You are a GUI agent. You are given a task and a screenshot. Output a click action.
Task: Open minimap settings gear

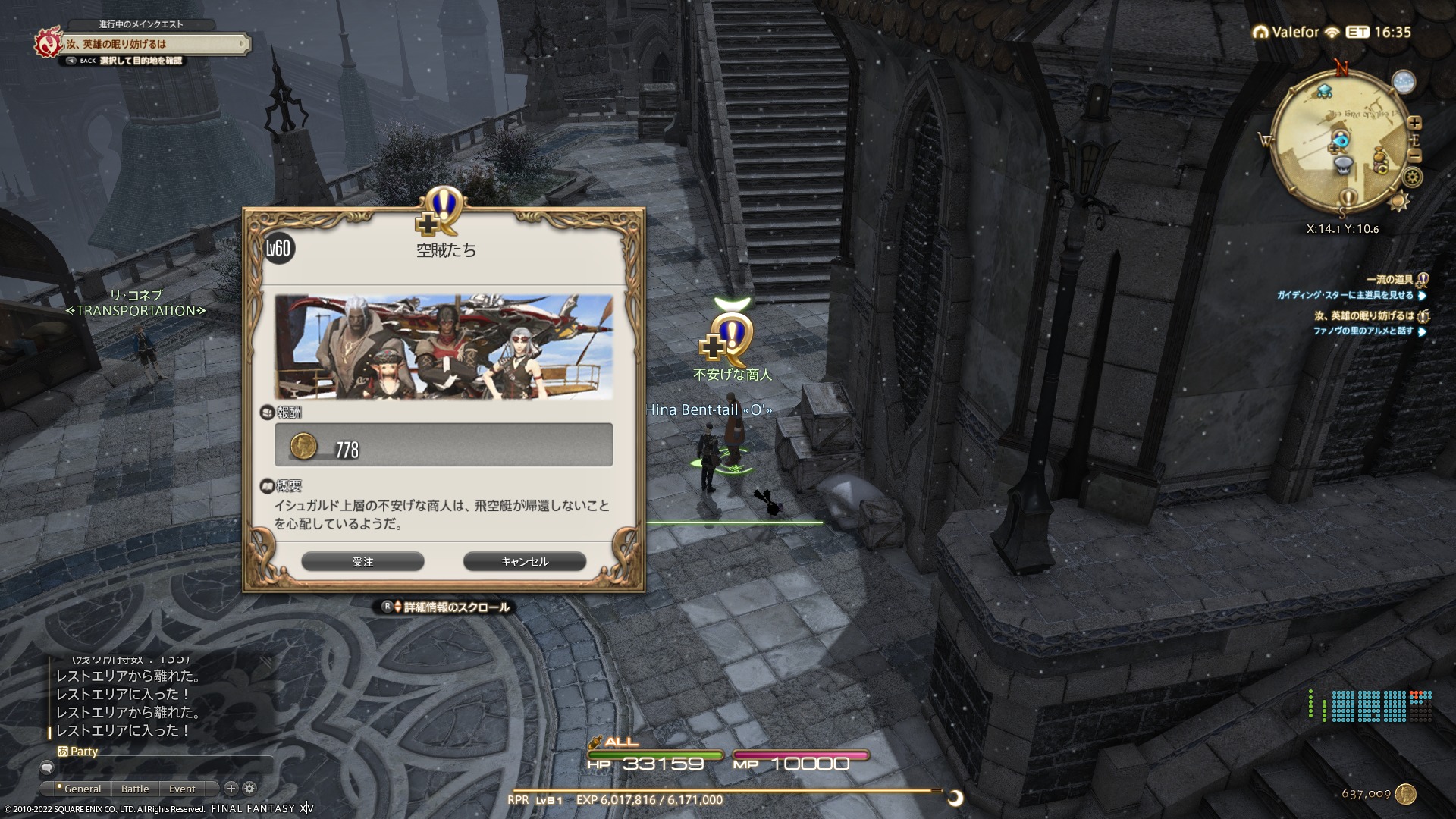[x=1412, y=177]
